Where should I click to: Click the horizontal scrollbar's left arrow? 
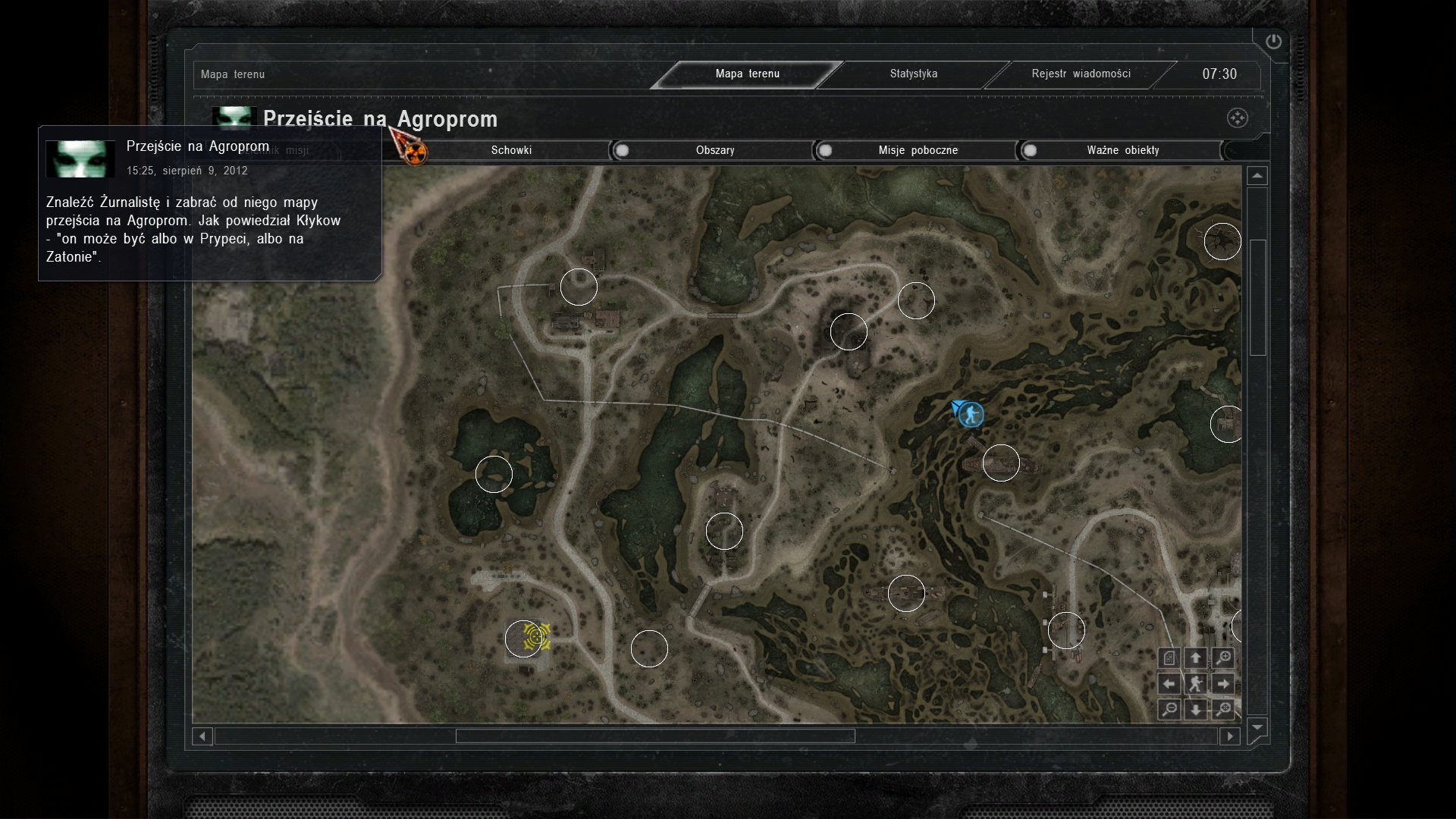coord(202,736)
